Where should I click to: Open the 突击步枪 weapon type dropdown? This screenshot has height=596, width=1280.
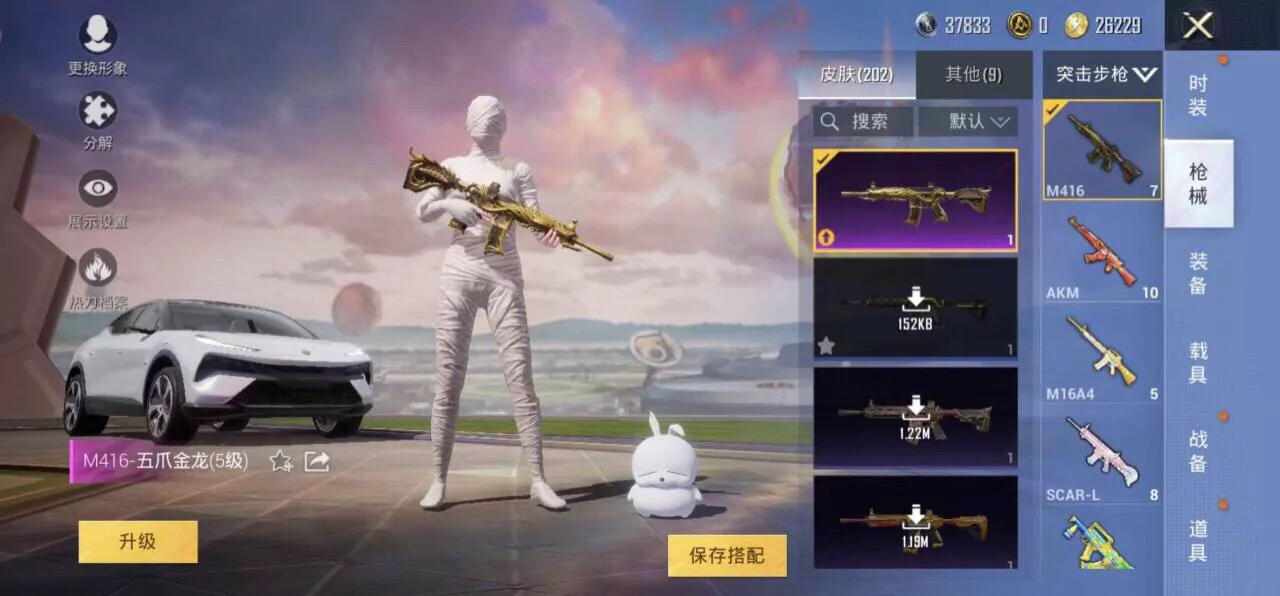coord(1105,74)
